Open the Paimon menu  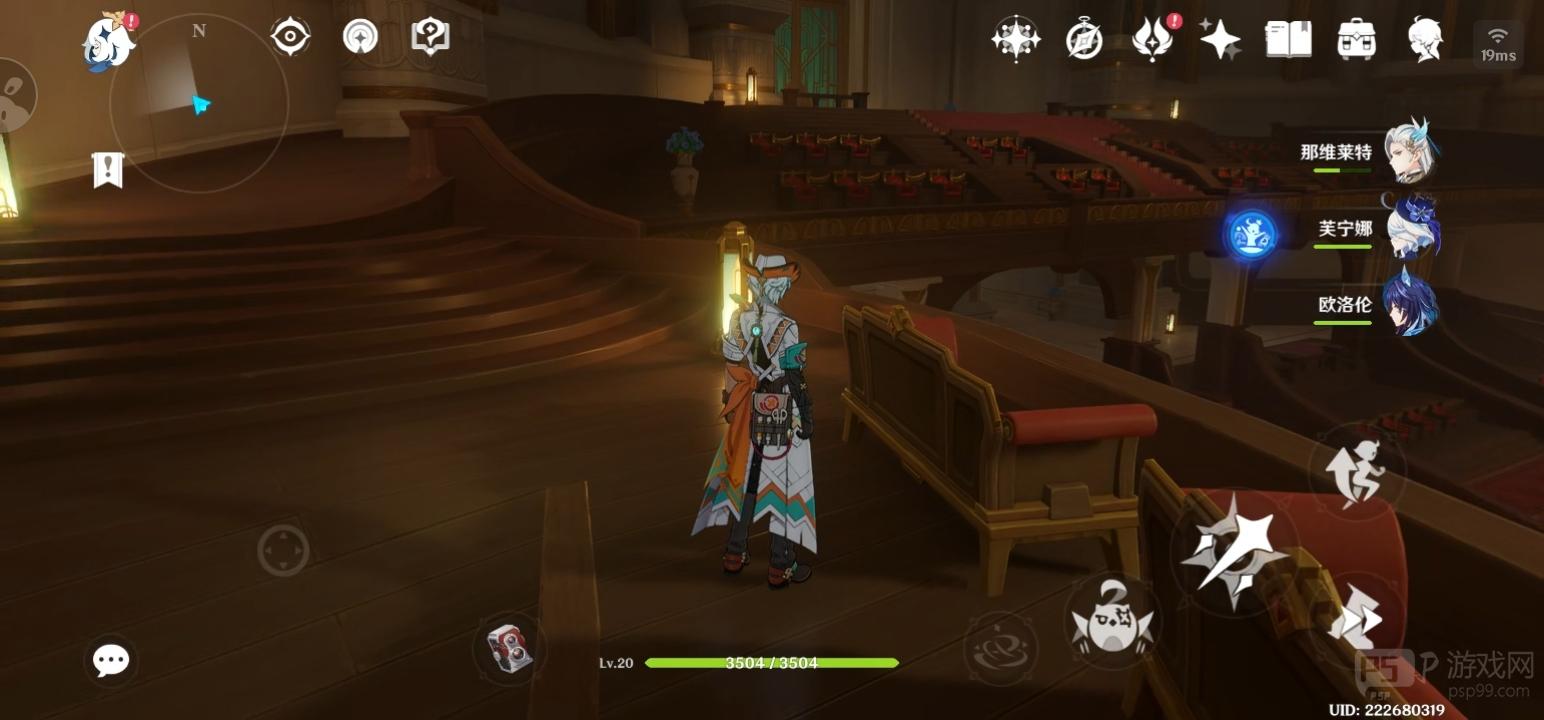(108, 42)
